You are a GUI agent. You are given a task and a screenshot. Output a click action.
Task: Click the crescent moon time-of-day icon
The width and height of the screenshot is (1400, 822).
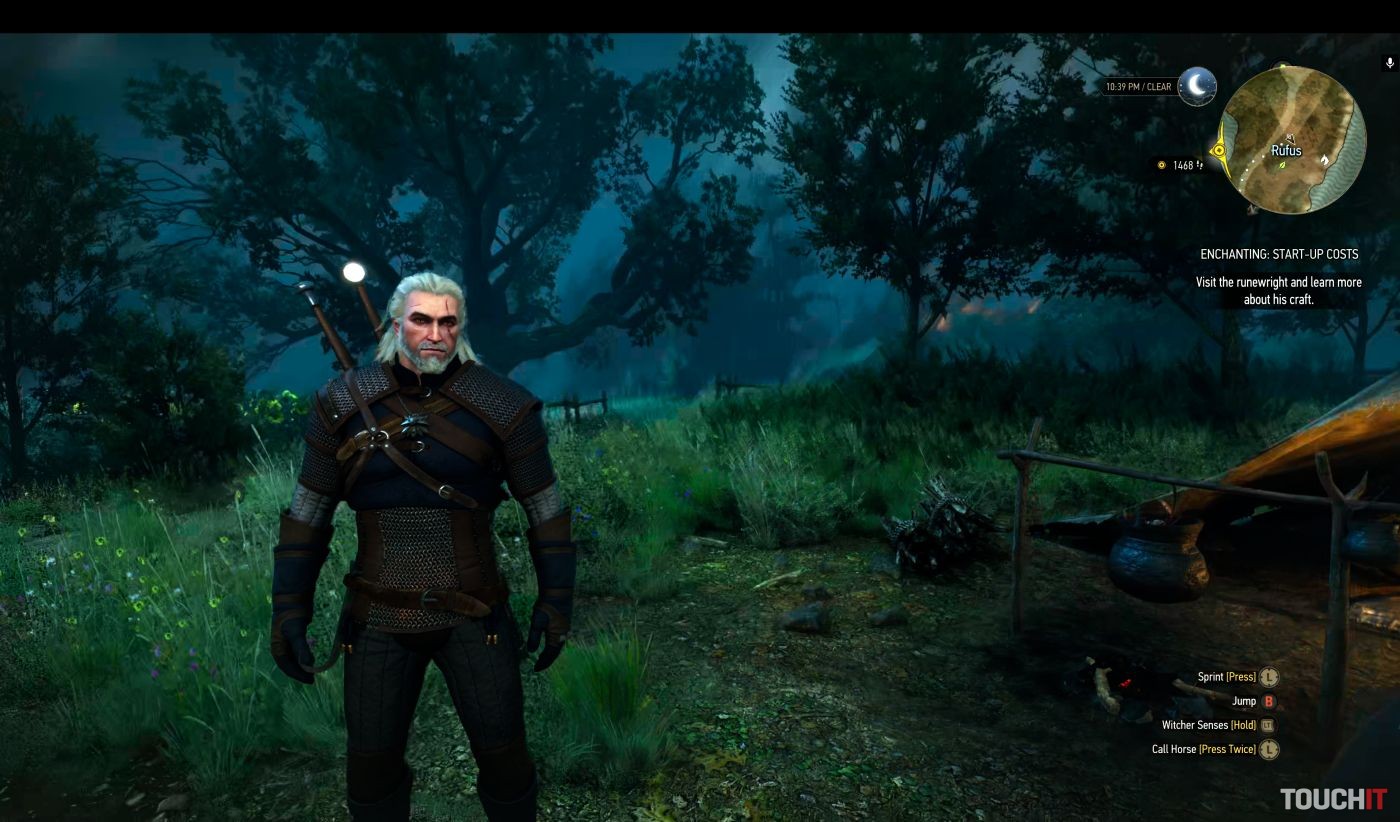pyautogui.click(x=1196, y=87)
